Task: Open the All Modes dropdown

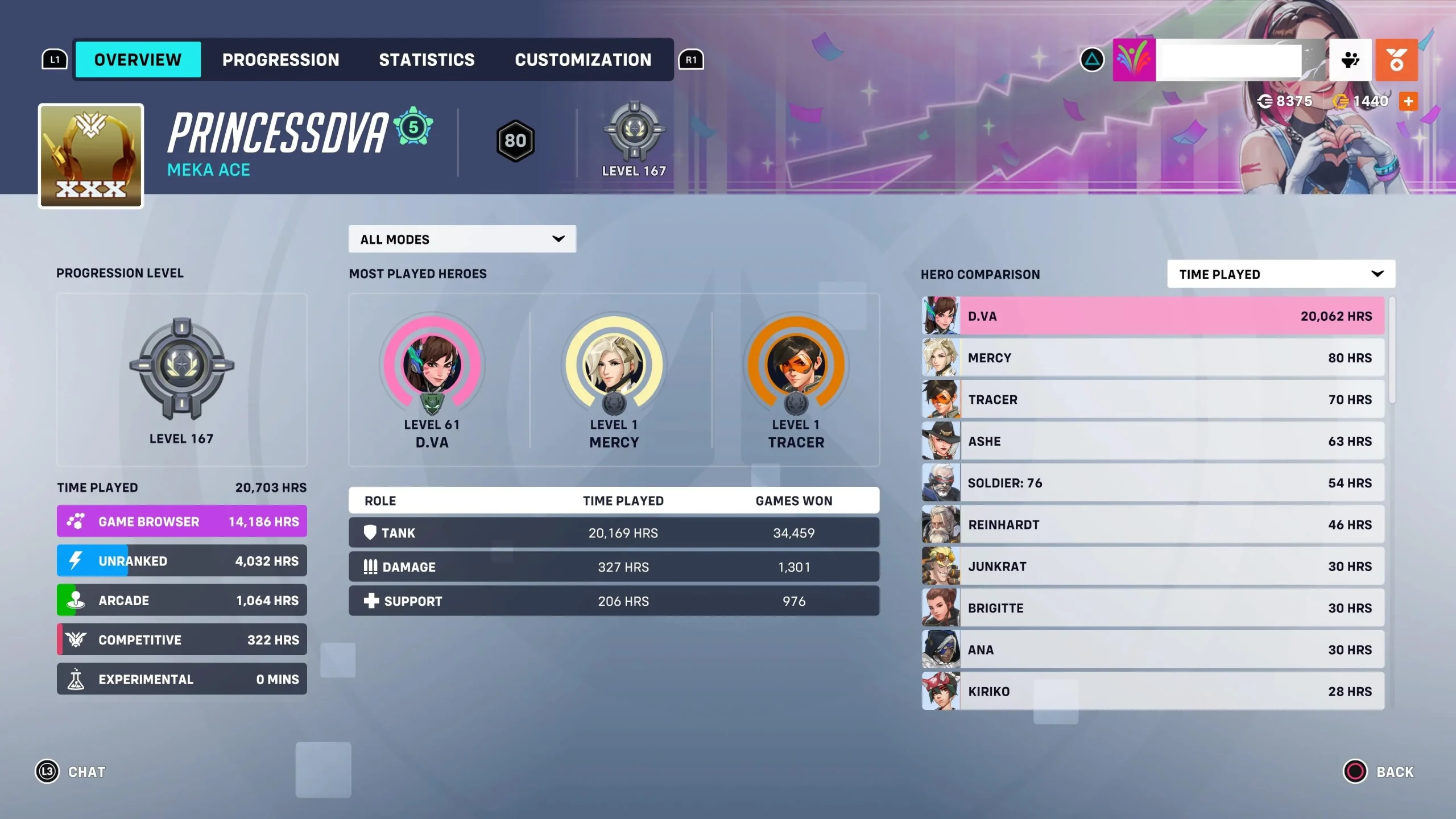Action: [x=462, y=239]
